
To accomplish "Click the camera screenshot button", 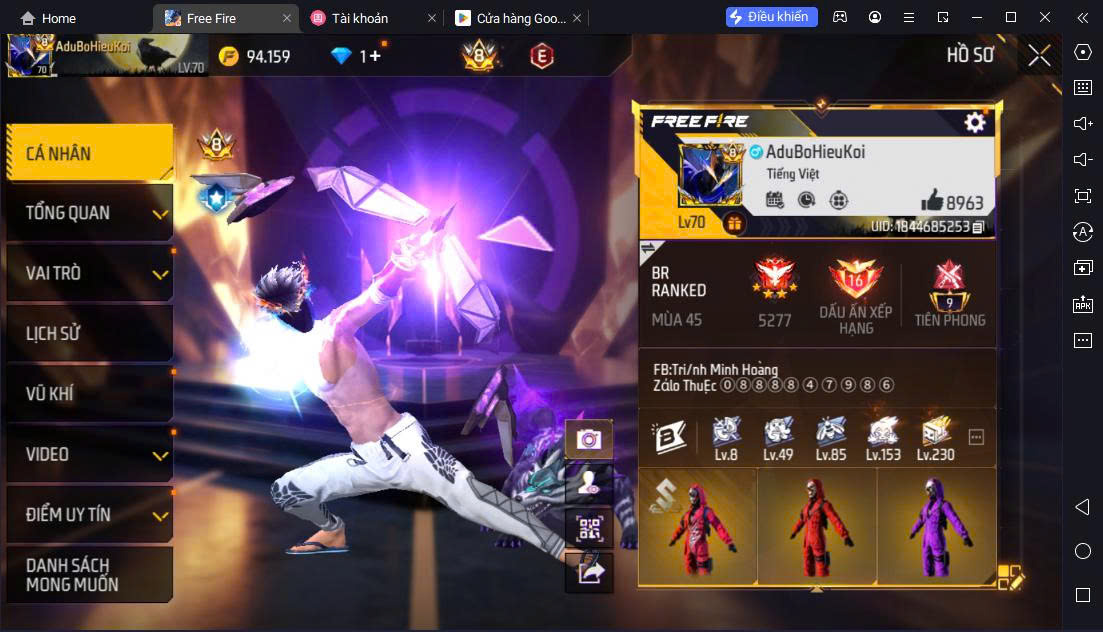I will [589, 438].
